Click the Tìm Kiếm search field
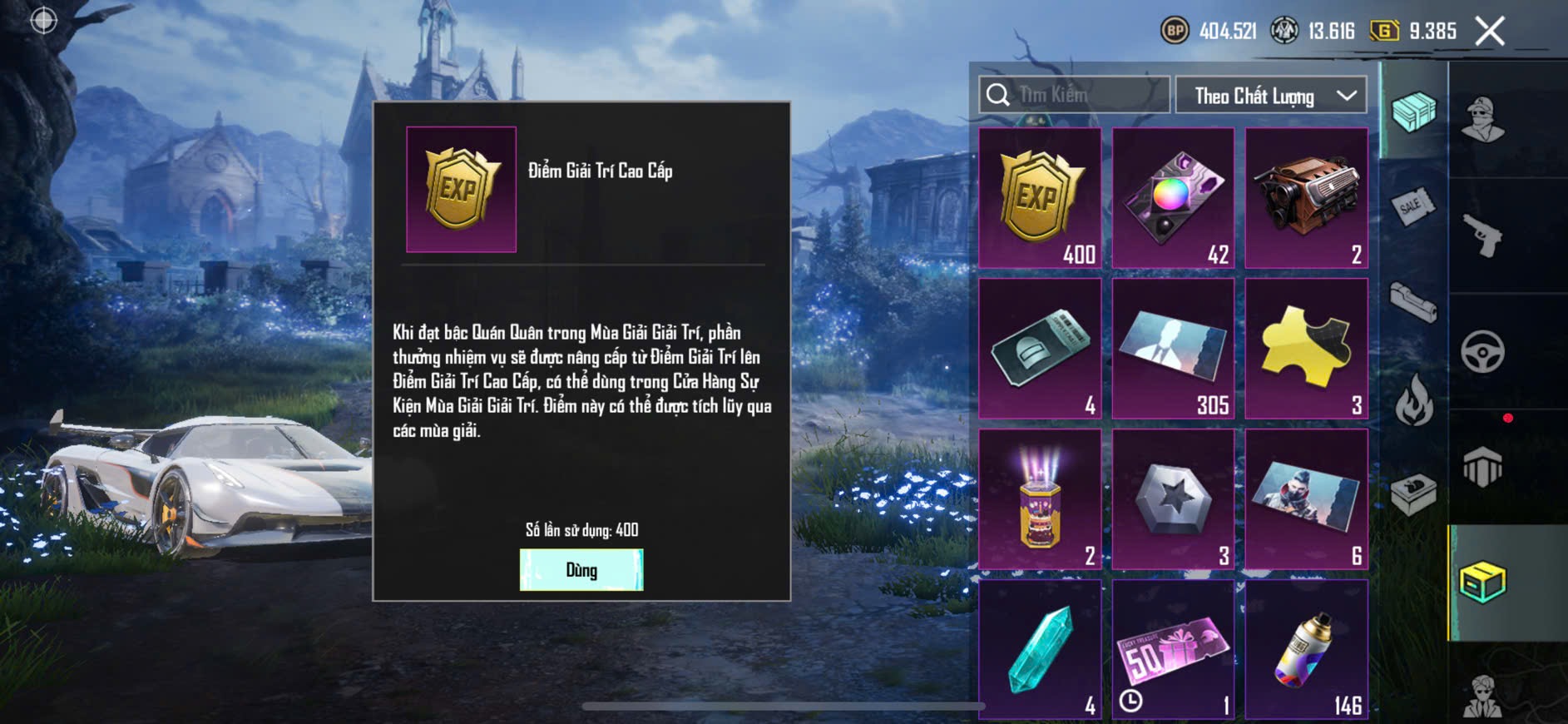The height and width of the screenshot is (724, 1568). point(1074,95)
